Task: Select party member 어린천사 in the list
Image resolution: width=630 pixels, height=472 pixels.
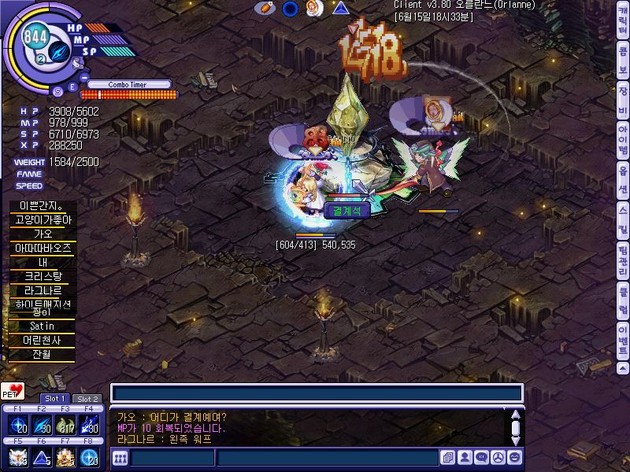Action: click(41, 339)
